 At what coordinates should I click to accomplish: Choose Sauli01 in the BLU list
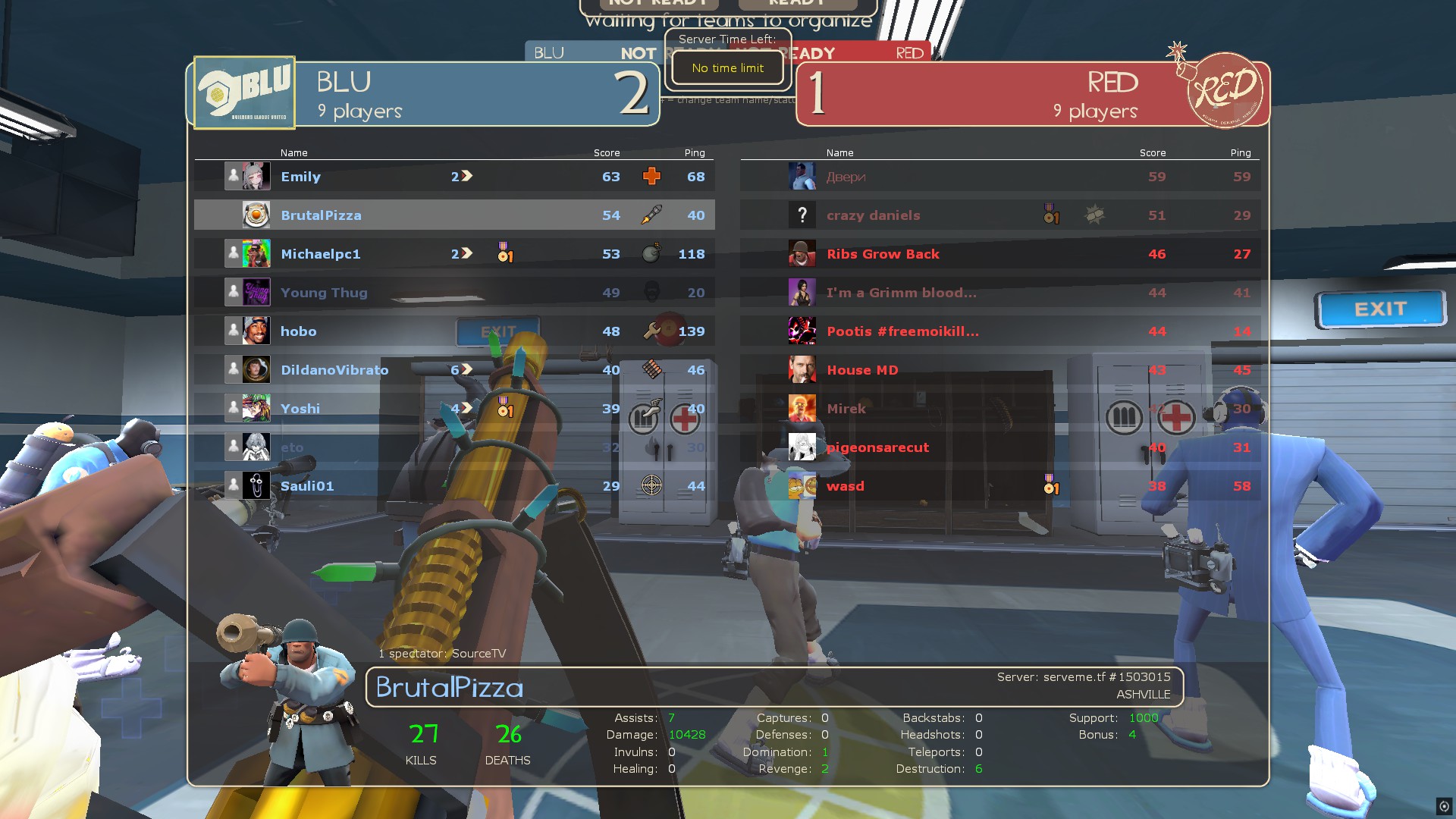[307, 486]
